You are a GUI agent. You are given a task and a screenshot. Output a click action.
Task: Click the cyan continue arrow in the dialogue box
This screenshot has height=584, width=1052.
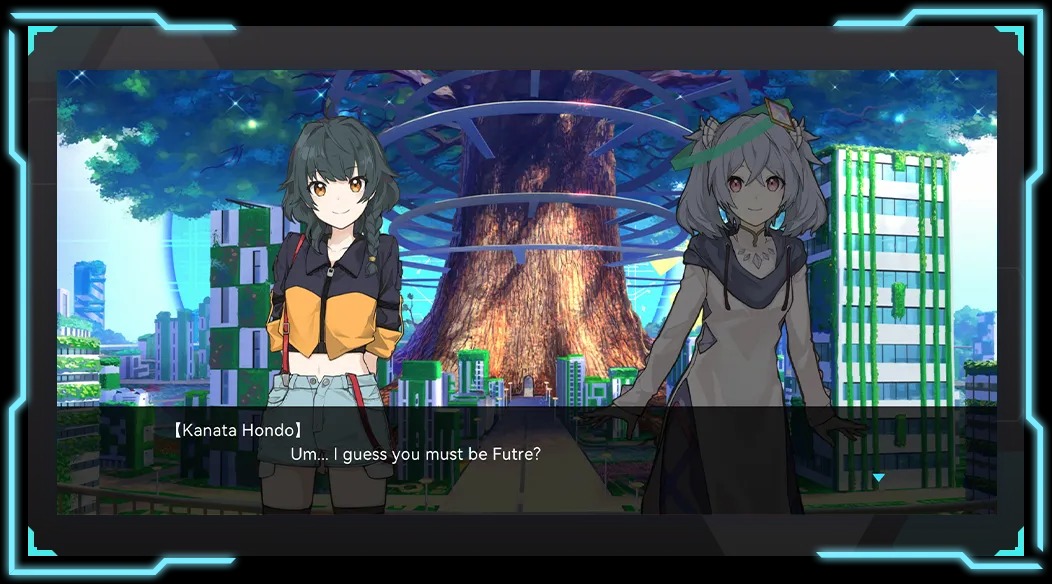[878, 478]
